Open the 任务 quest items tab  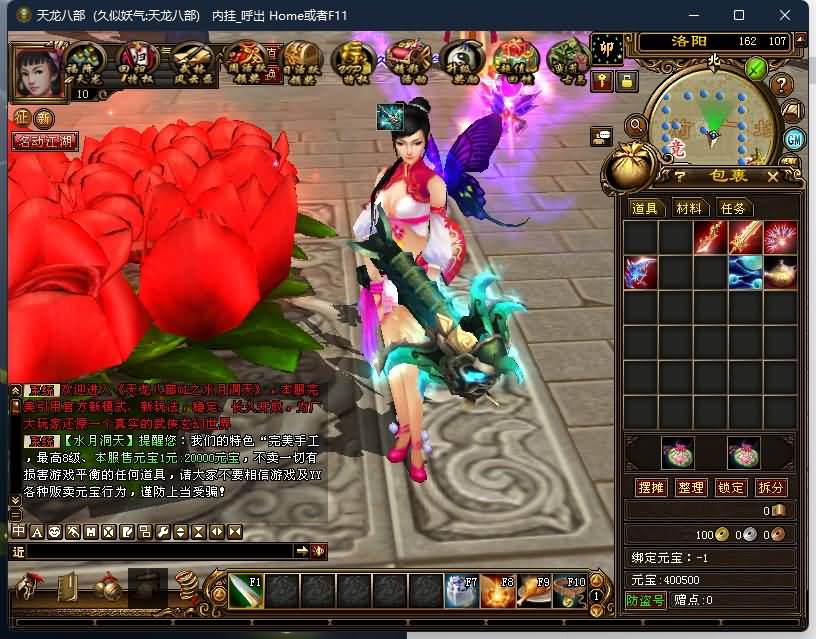pyautogui.click(x=733, y=208)
